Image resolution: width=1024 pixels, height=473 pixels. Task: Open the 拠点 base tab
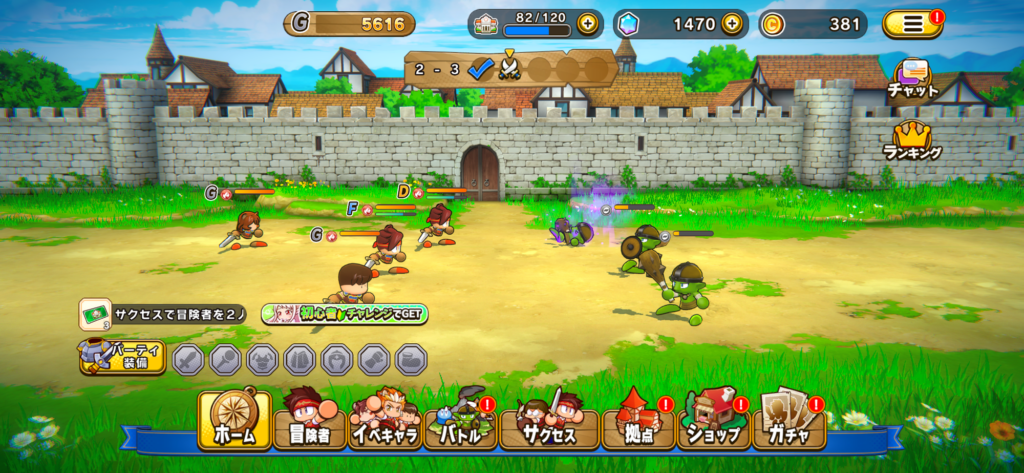coord(637,421)
